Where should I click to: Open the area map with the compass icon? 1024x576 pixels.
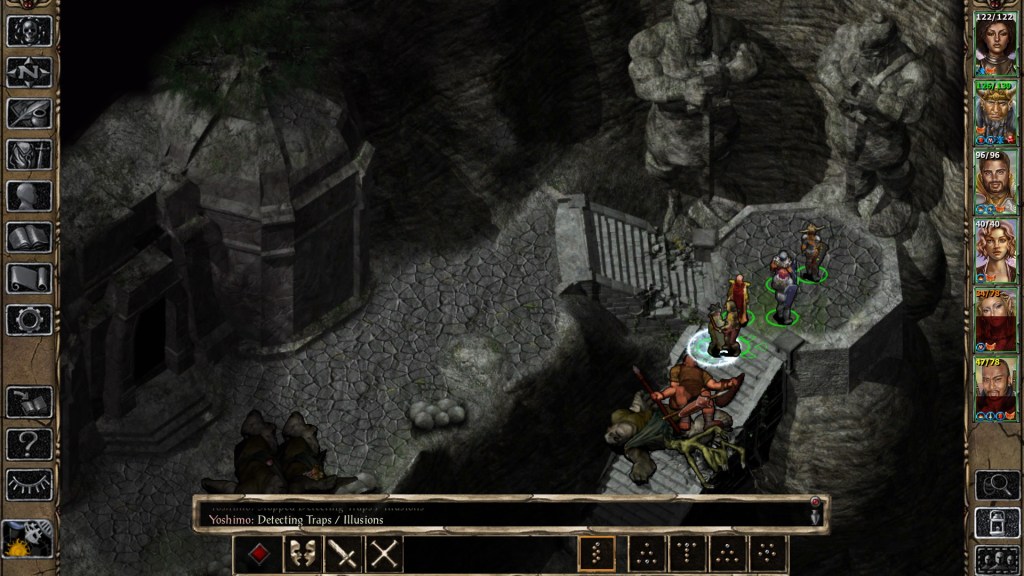click(x=29, y=71)
